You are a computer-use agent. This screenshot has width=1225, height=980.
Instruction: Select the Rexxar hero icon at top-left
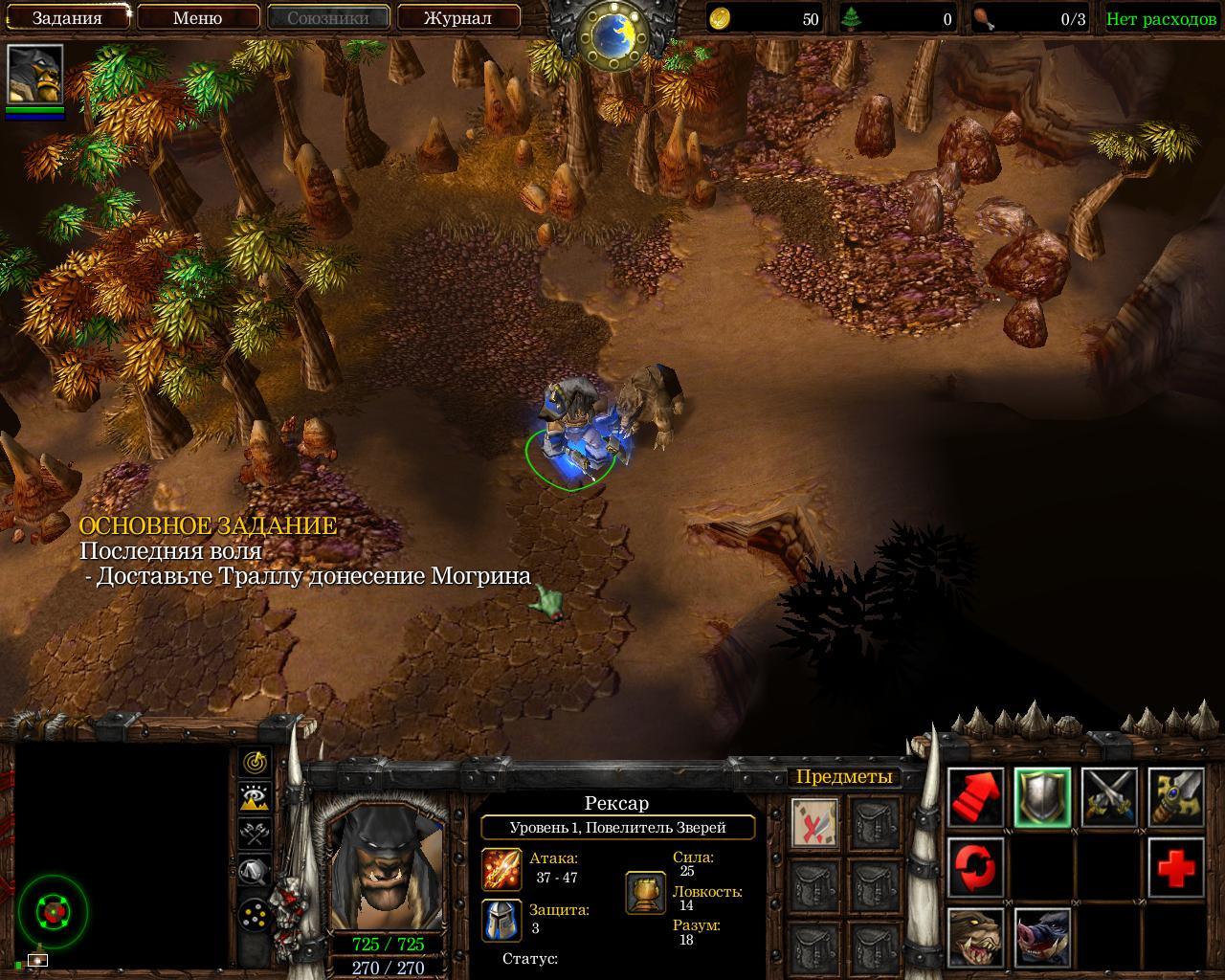[x=35, y=74]
